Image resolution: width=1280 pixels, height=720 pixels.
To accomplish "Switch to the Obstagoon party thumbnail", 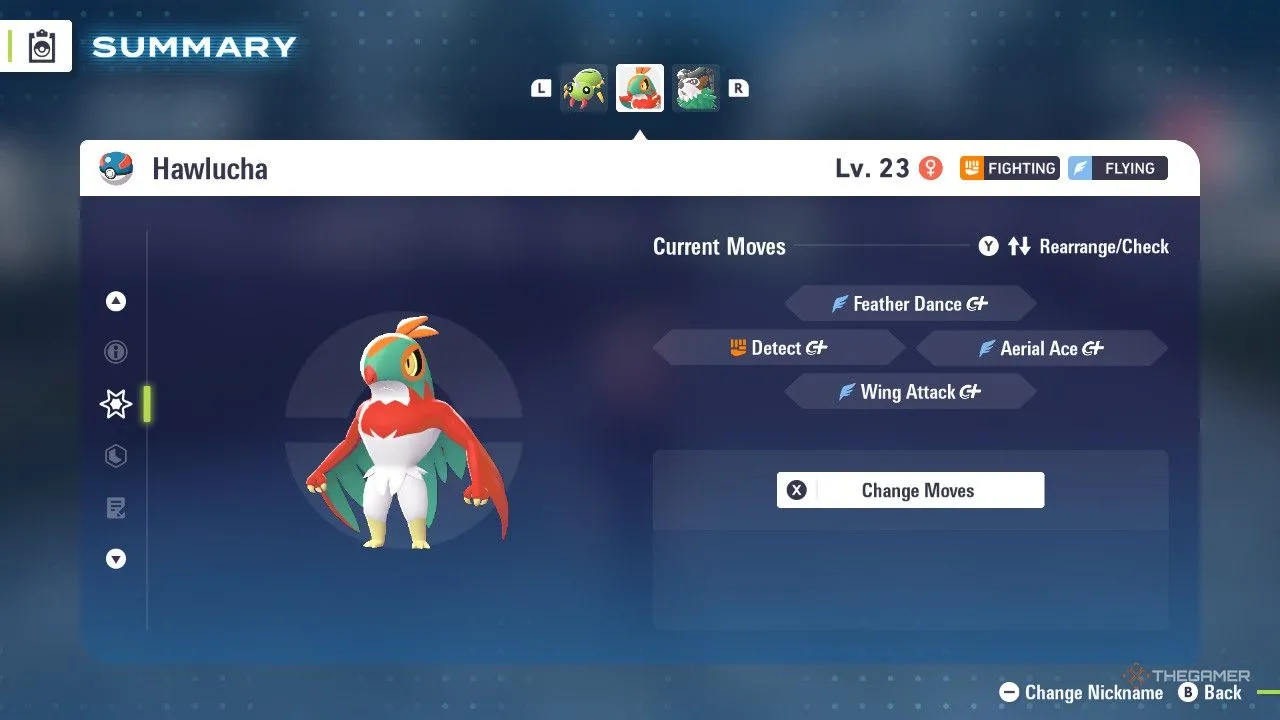I will click(695, 87).
